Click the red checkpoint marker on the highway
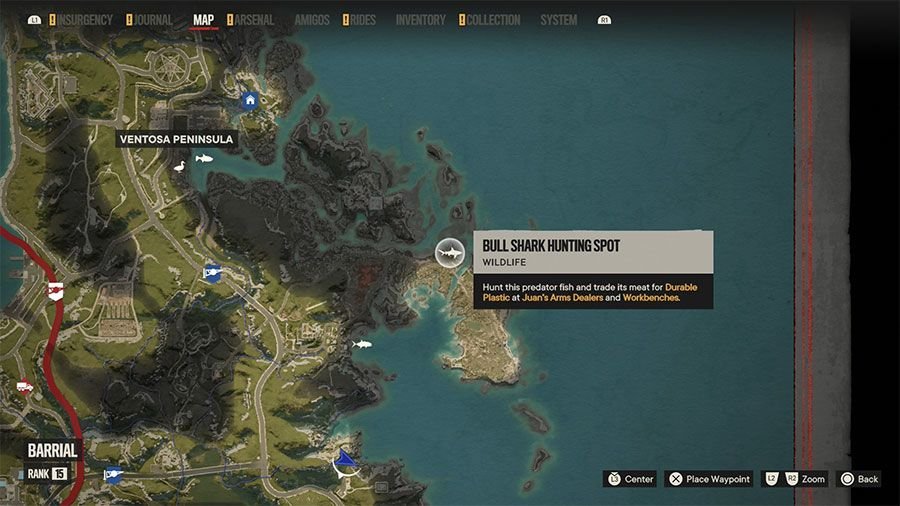The image size is (900, 506). 55,290
